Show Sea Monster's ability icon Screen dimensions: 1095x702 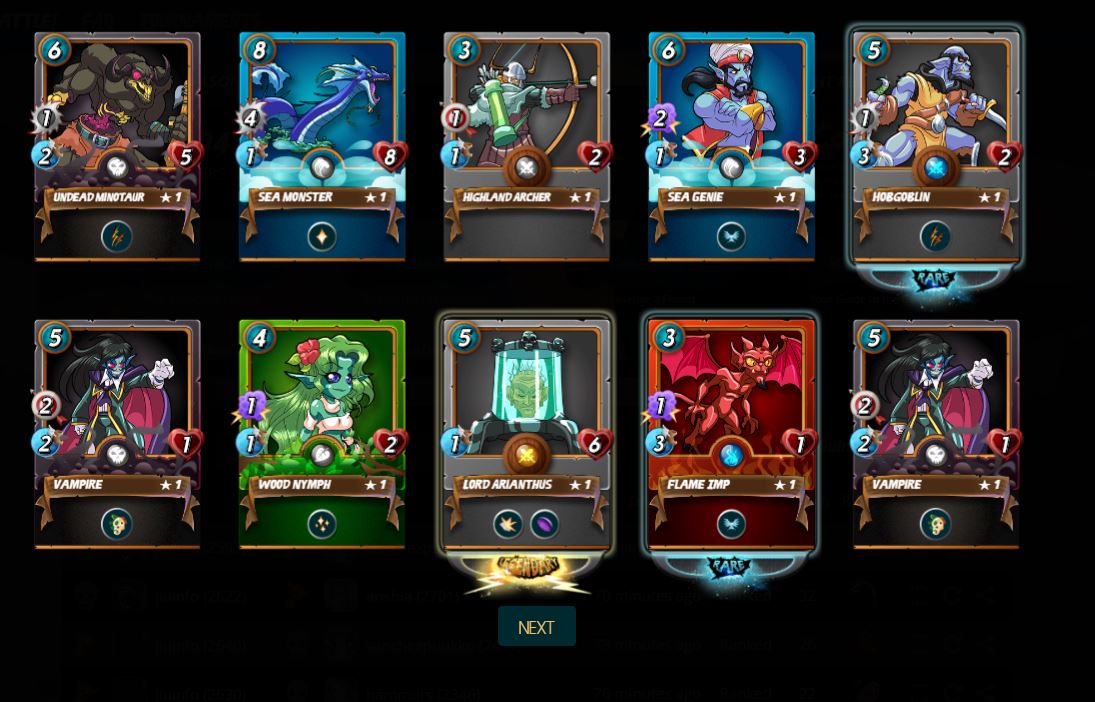pos(322,237)
